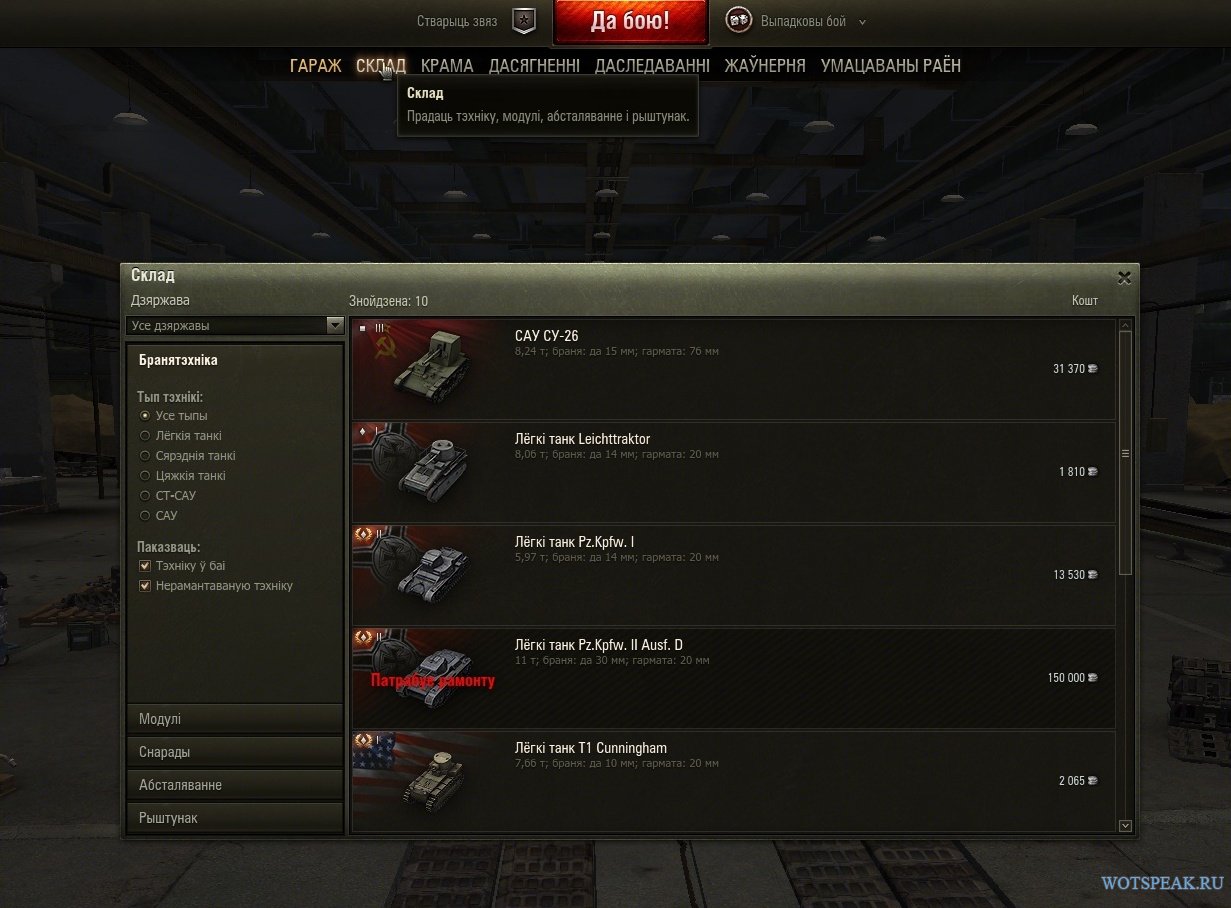Open the Усе дзяржавы nation dropdown
This screenshot has height=908, width=1231.
pyautogui.click(x=236, y=325)
